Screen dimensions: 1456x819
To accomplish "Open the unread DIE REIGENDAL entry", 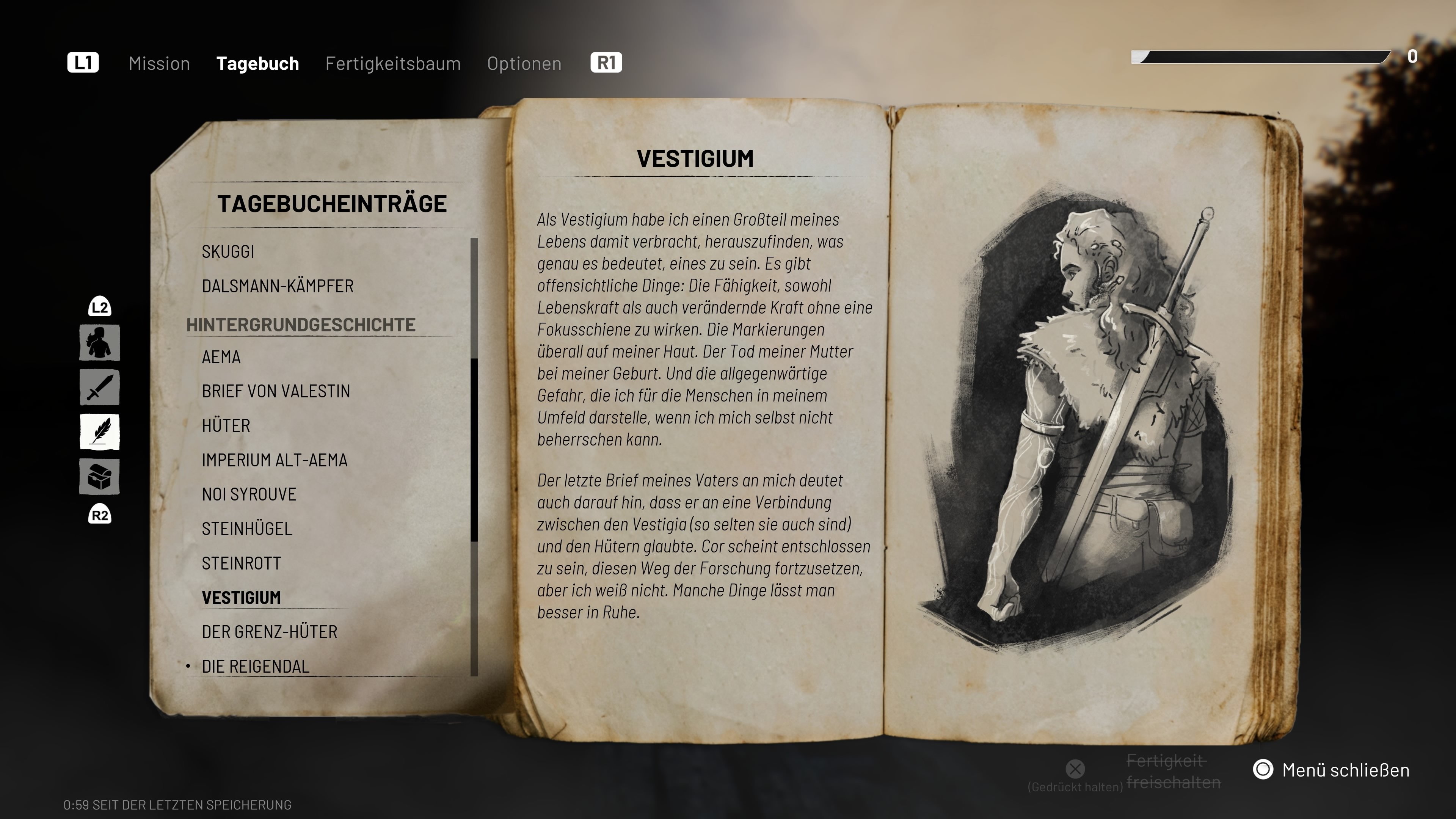I will 256,667.
